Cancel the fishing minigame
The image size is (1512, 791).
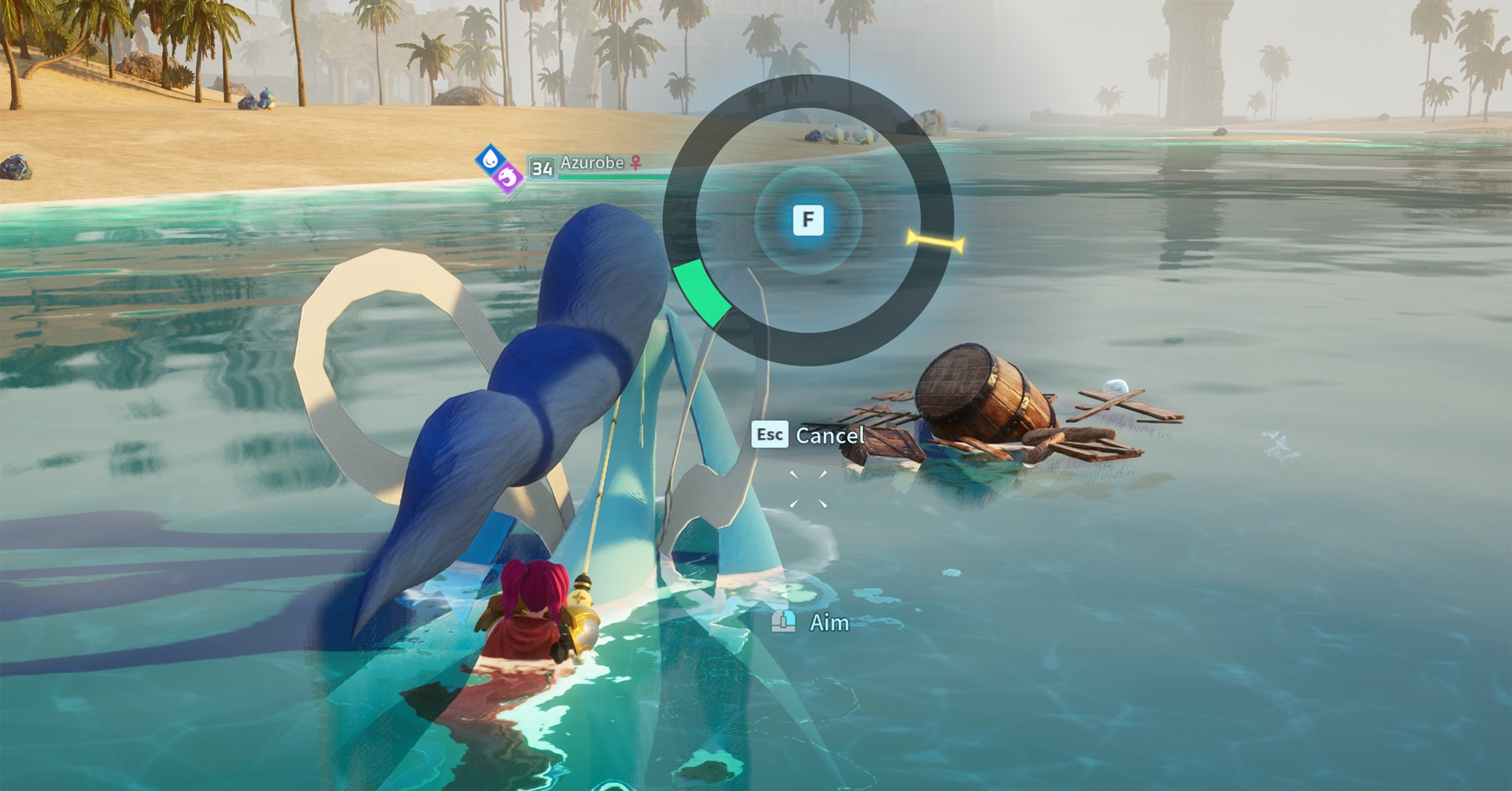click(x=809, y=435)
